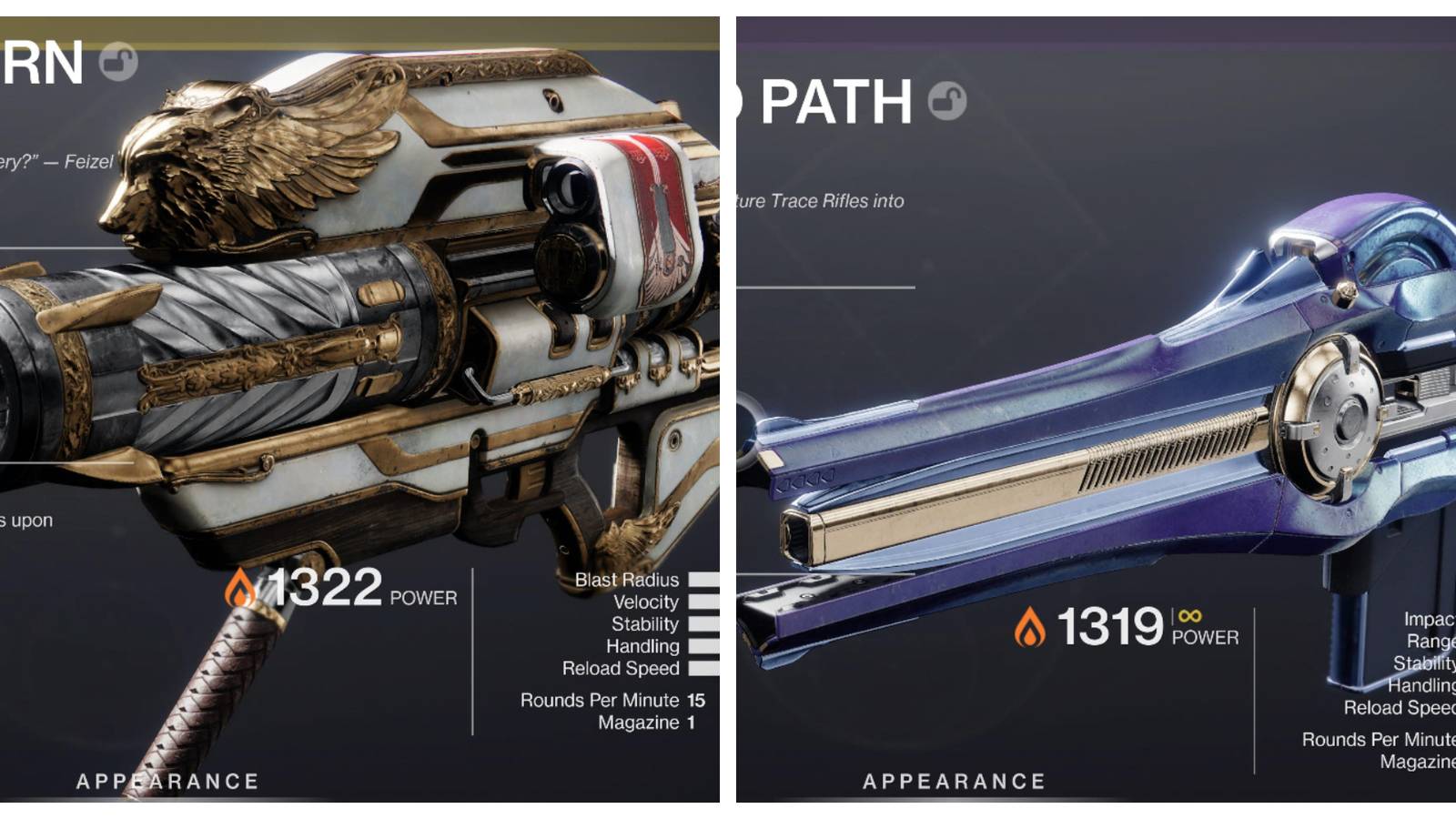Screen dimensions: 1456x819
Task: Expand the APPEARANCE section under Gjallarhorn
Action: [167, 779]
